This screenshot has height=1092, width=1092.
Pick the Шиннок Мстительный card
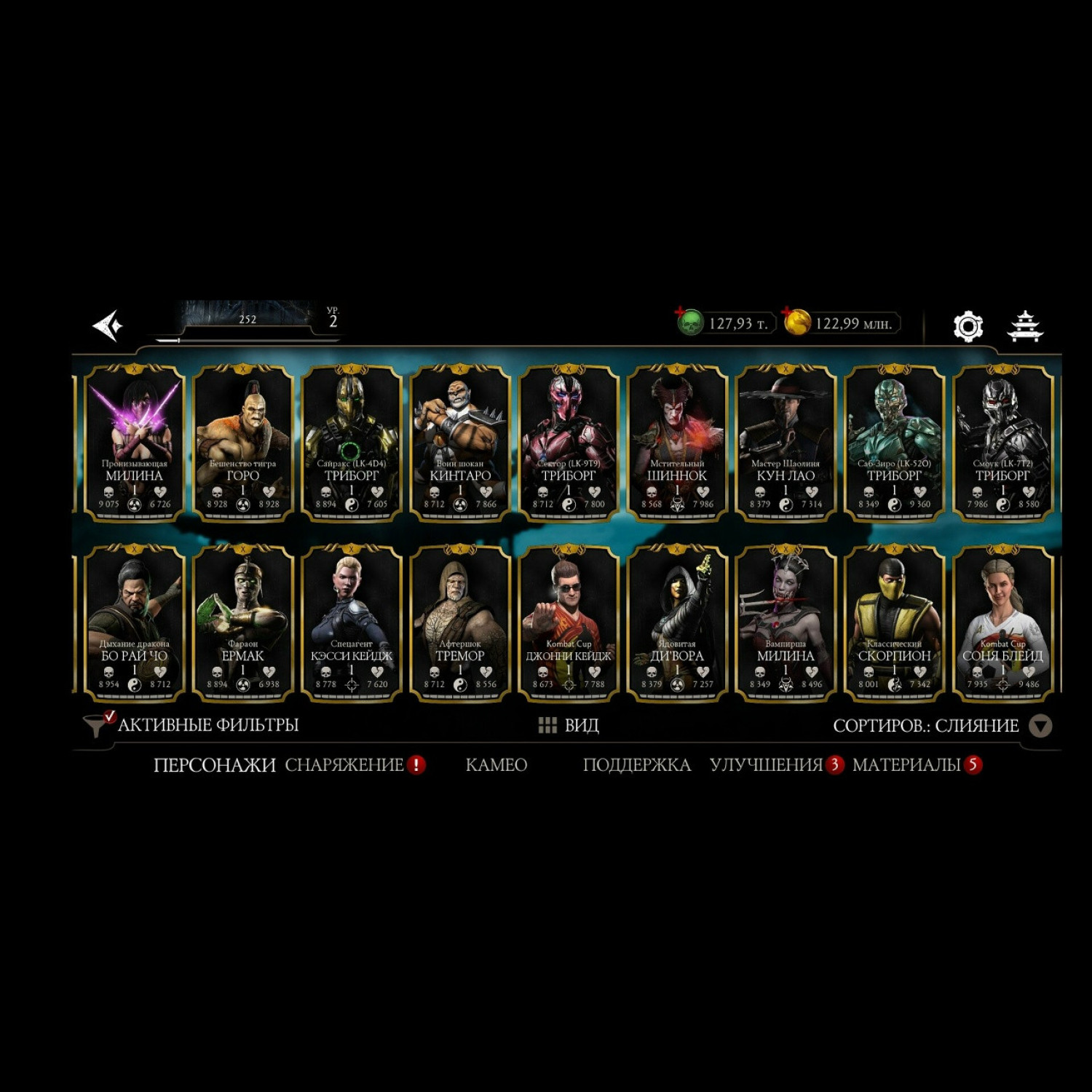677,443
